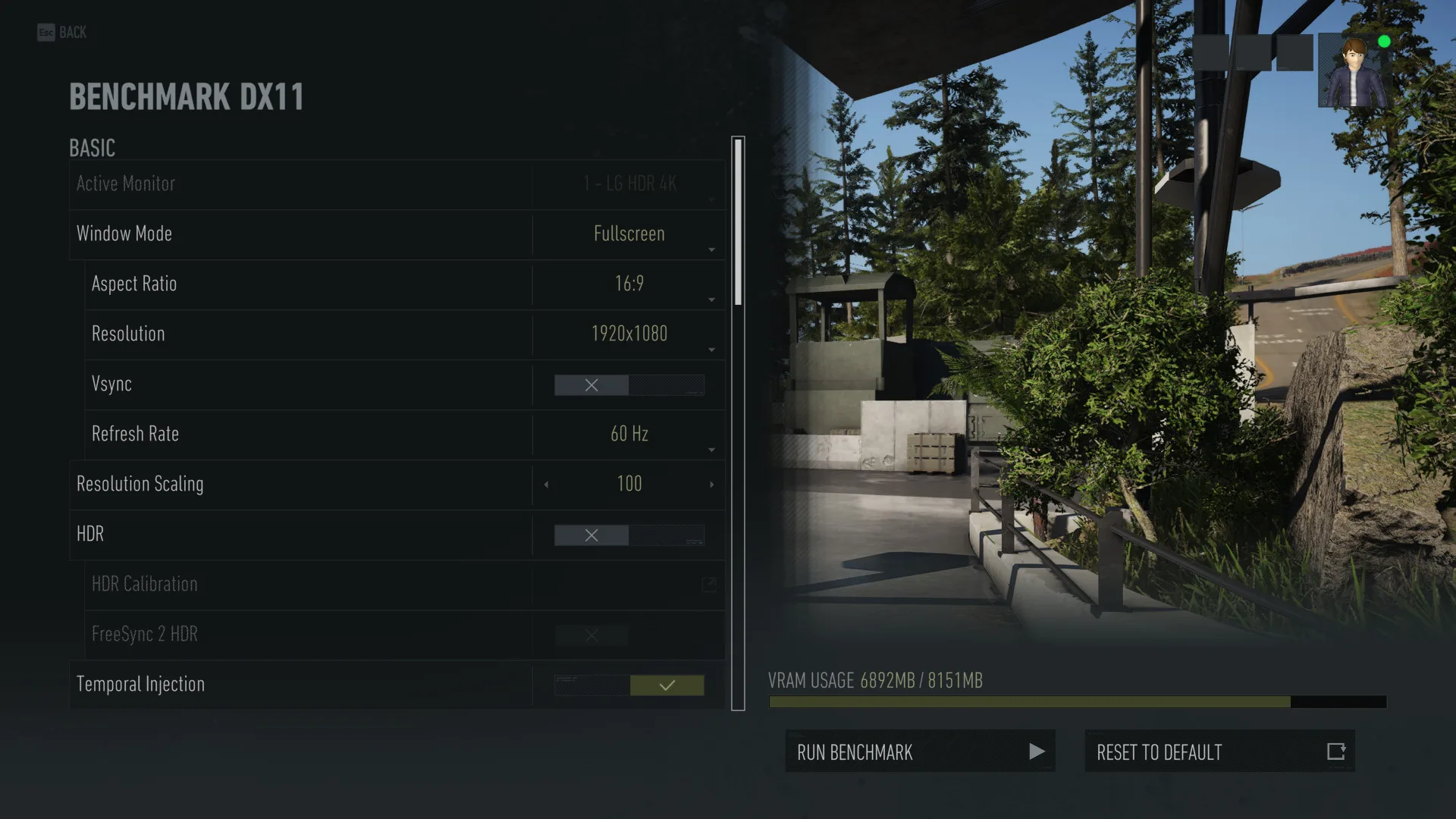Increase Resolution Scaling with right arrow

pos(711,485)
